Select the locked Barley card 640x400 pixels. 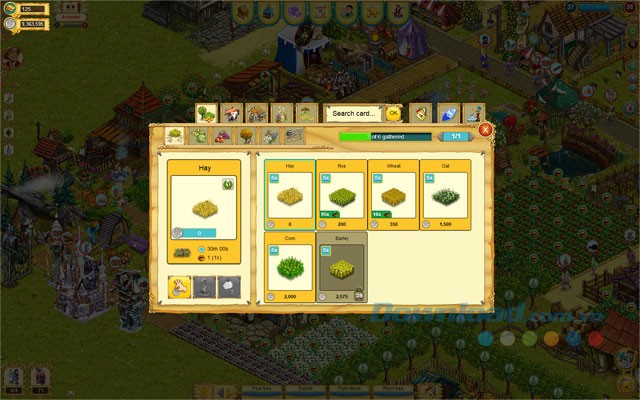(342, 266)
